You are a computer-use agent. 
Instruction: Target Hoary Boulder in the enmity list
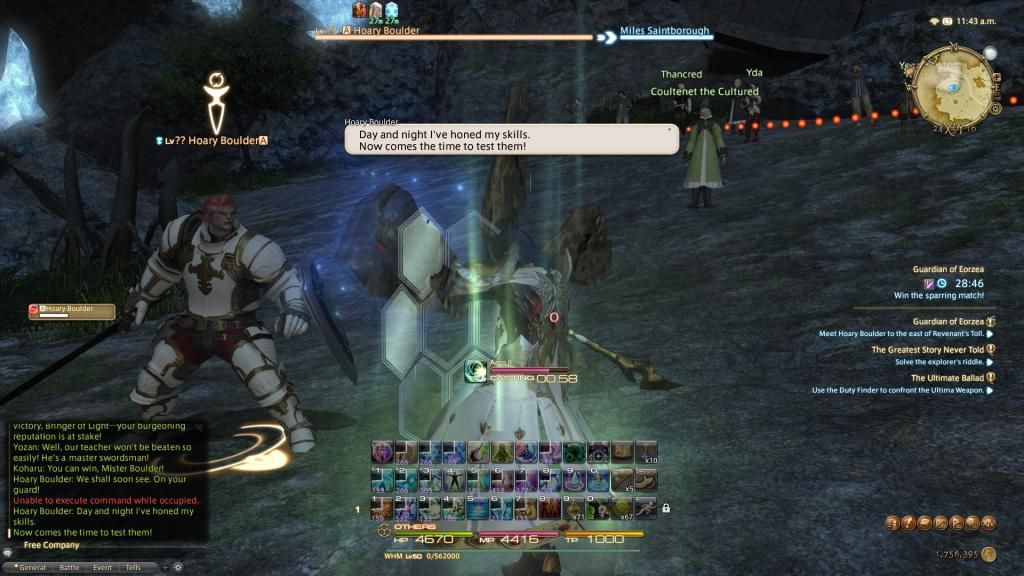point(71,311)
